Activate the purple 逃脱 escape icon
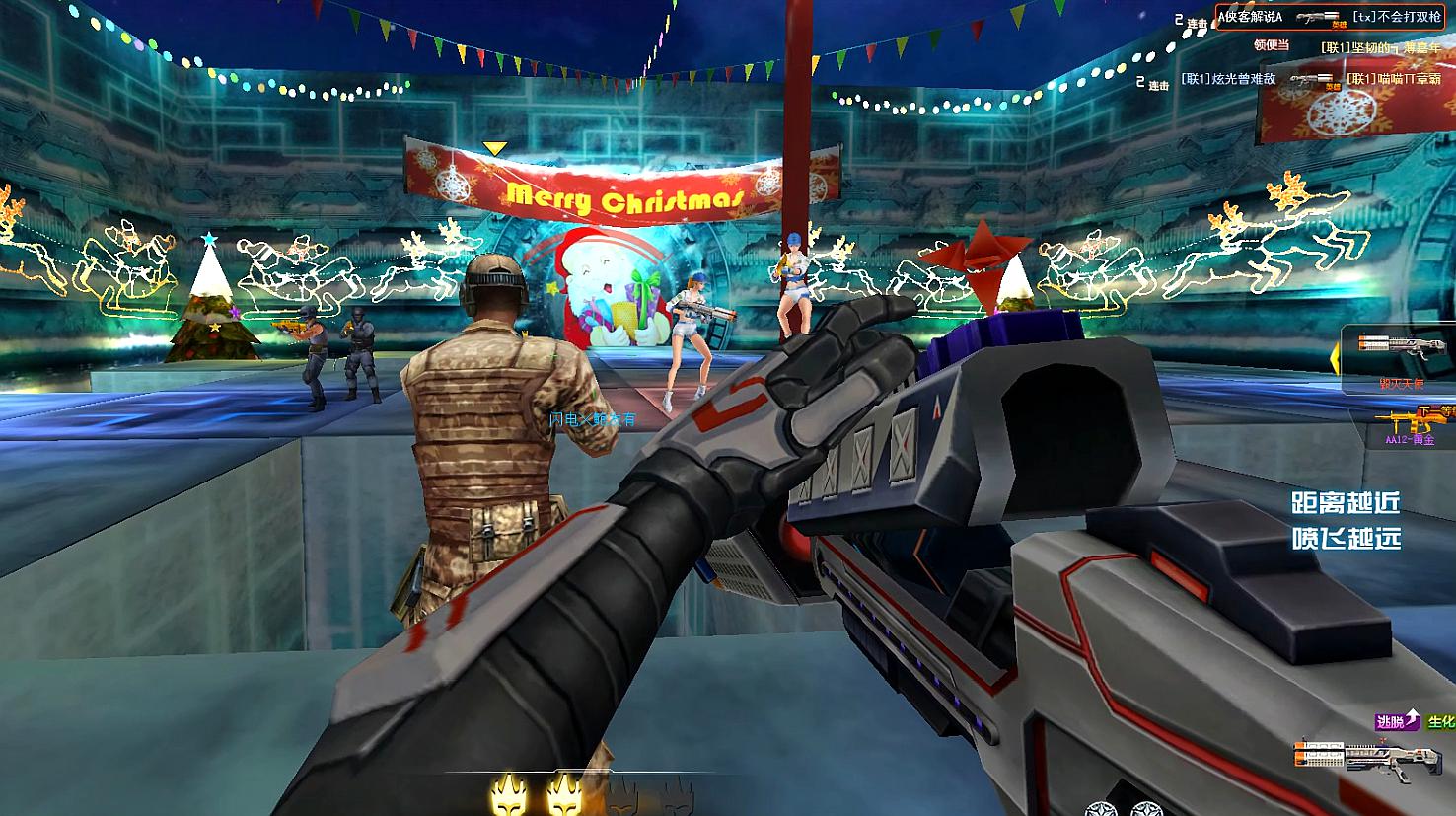Viewport: 1456px width, 816px height. 1397,721
